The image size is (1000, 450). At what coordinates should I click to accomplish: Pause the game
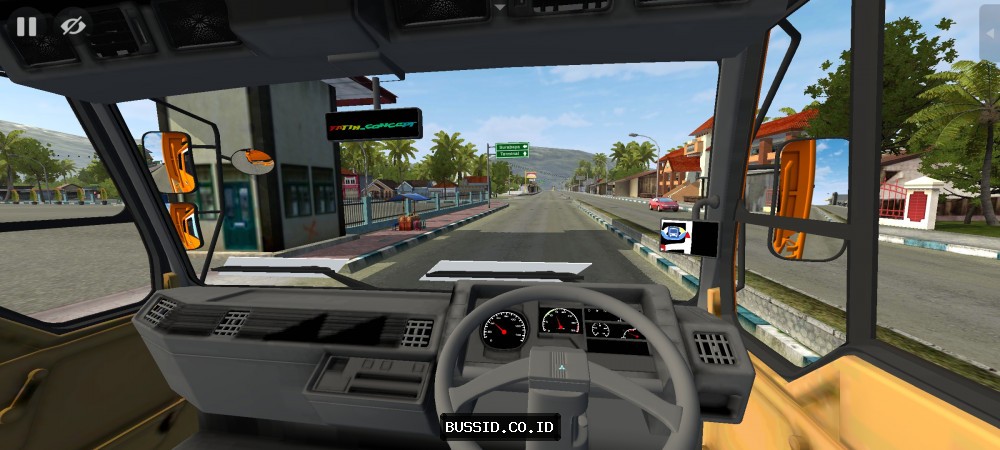(x=25, y=26)
